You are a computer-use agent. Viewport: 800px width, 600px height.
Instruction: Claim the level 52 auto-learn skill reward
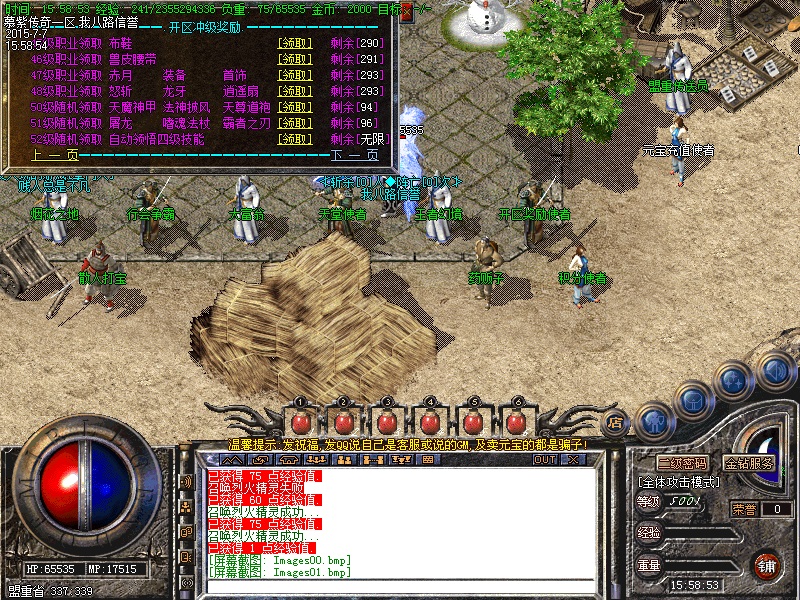click(x=295, y=139)
